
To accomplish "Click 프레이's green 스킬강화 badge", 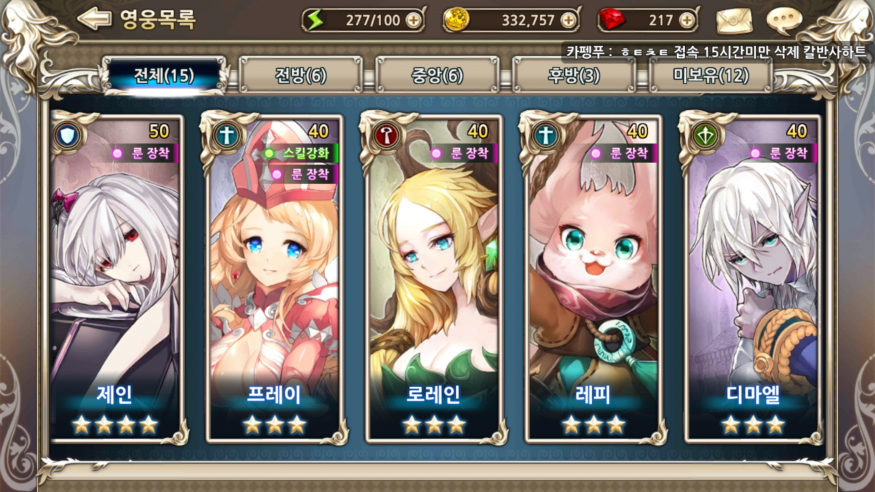I will 300,153.
